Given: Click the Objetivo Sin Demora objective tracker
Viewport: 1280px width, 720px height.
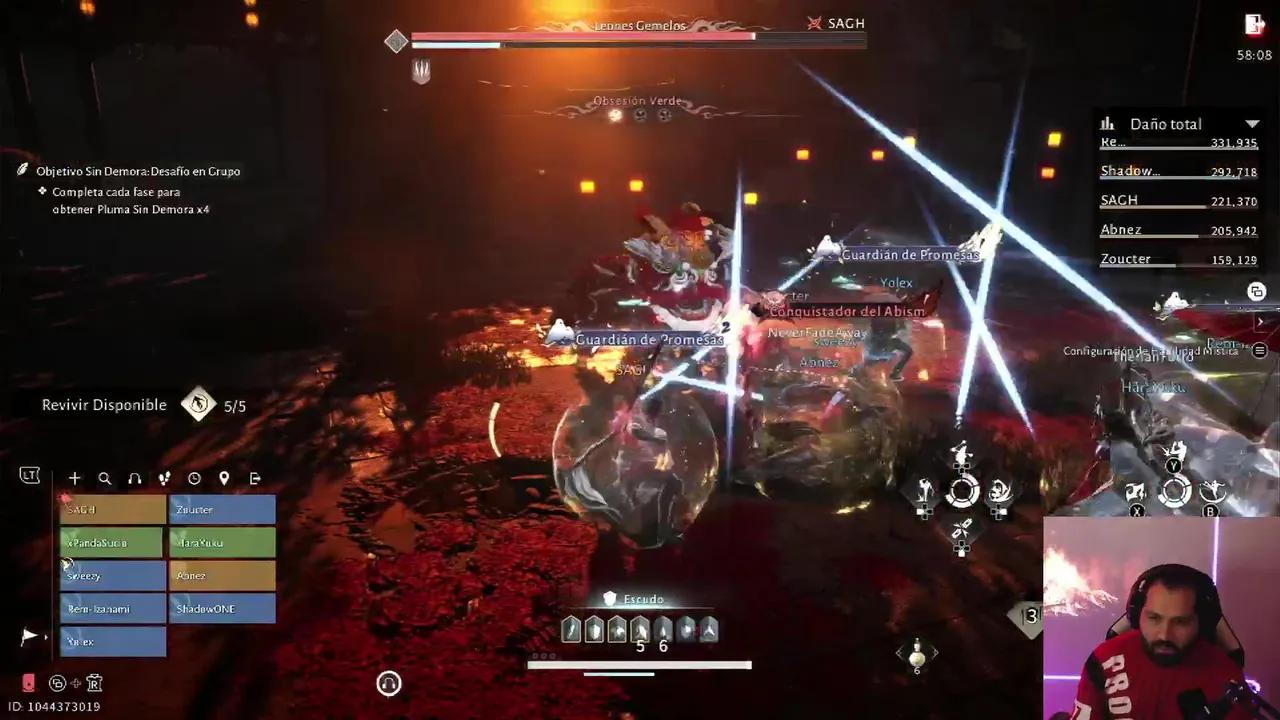Looking at the screenshot, I should coord(138,171).
